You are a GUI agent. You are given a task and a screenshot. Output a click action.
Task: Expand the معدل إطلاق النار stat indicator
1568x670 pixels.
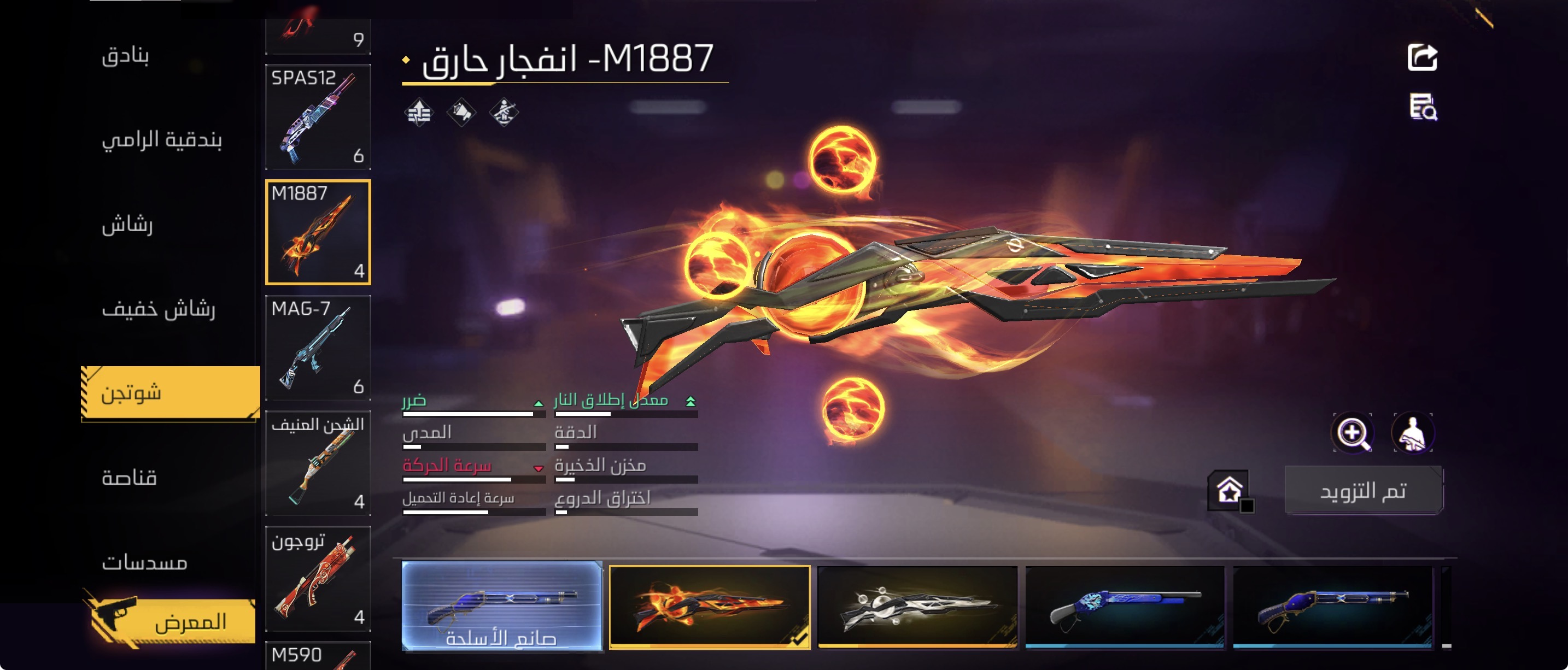coord(689,401)
